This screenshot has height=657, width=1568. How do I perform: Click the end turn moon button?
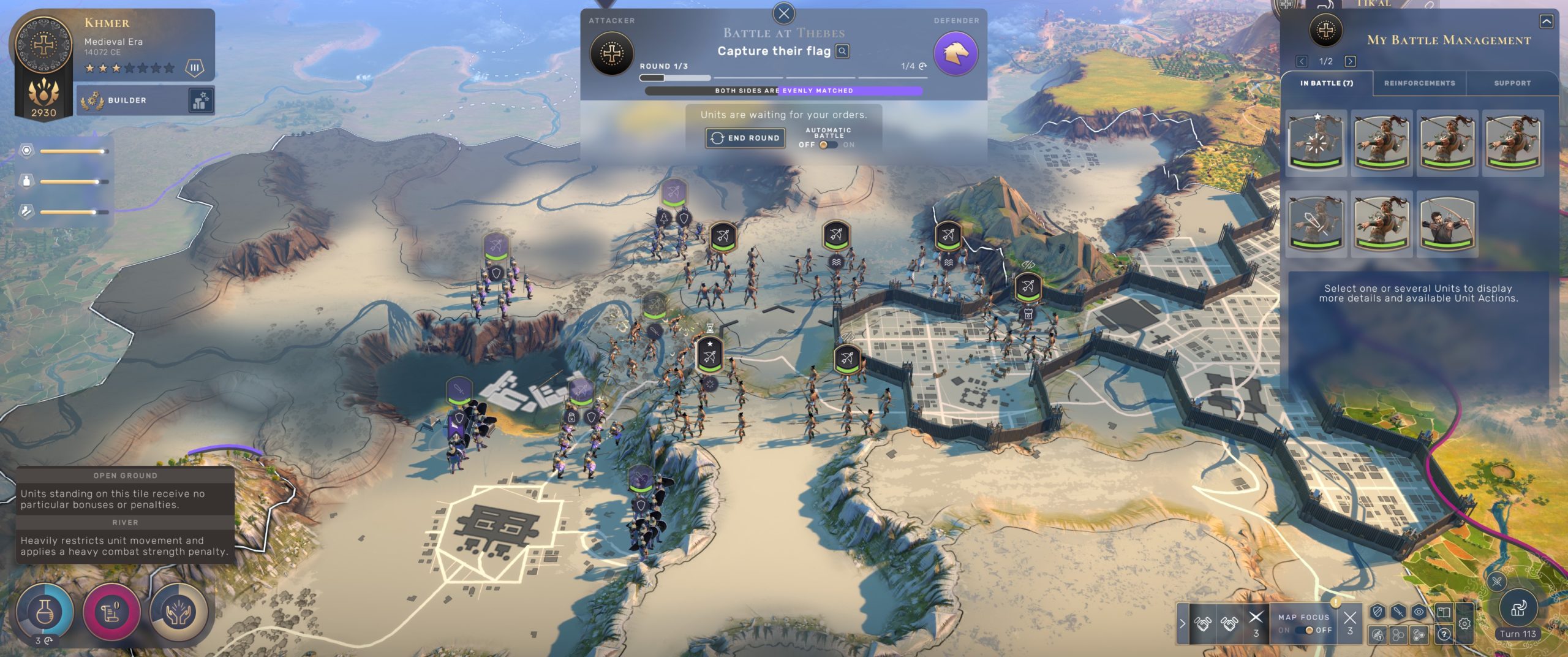point(1518,608)
